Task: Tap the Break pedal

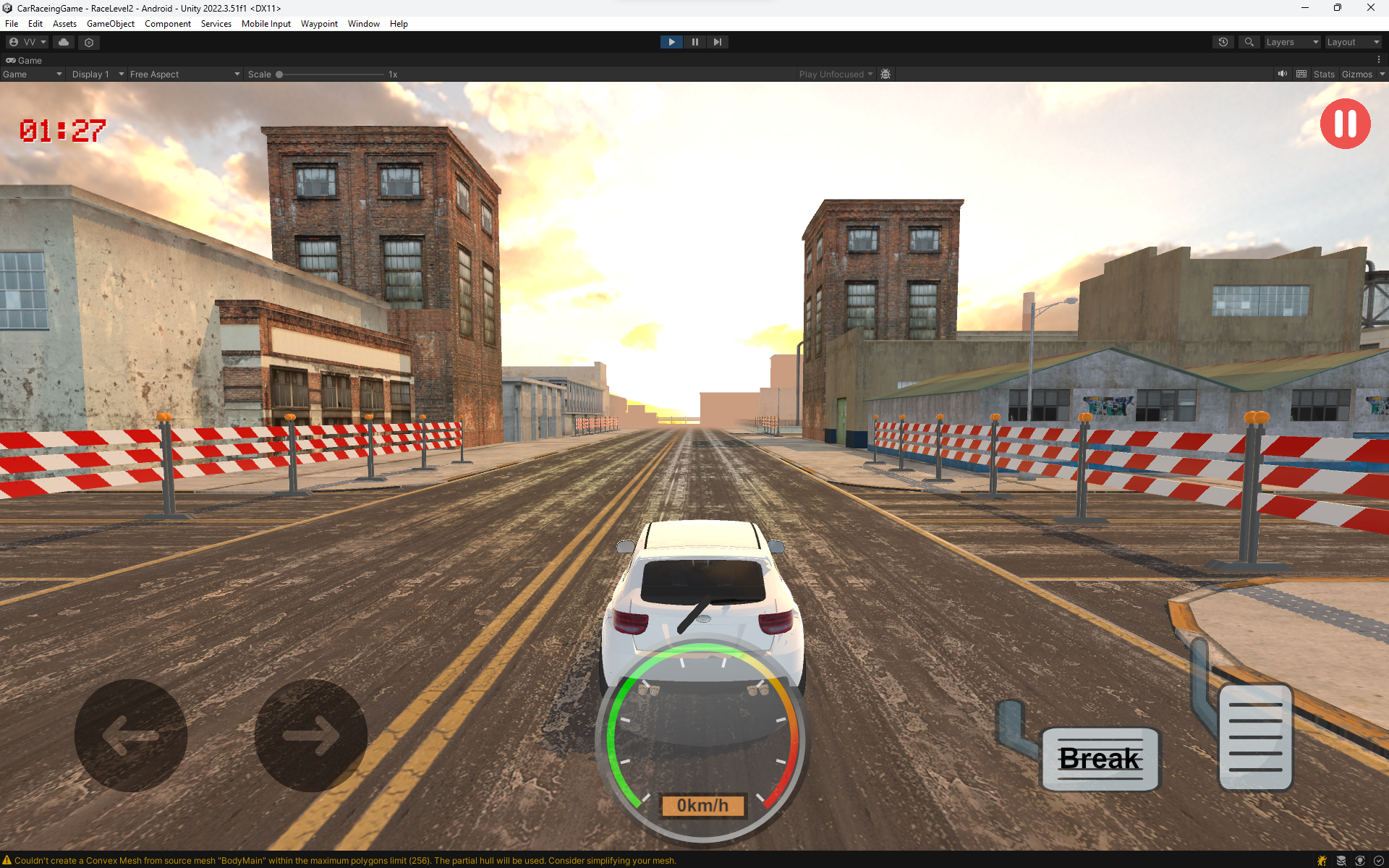Action: pos(1100,759)
